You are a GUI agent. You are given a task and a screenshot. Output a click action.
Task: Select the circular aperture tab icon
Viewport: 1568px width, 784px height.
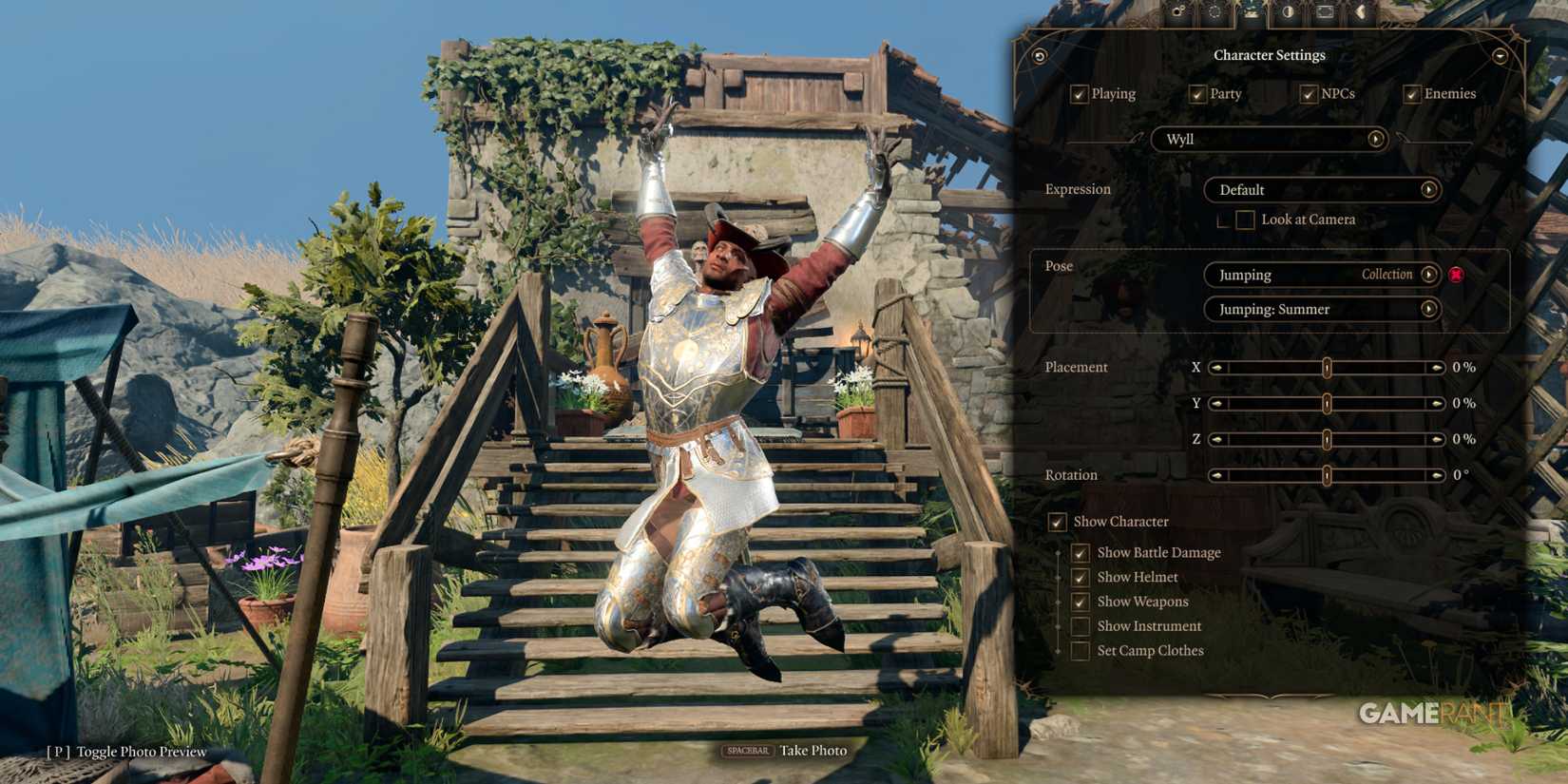(1216, 12)
